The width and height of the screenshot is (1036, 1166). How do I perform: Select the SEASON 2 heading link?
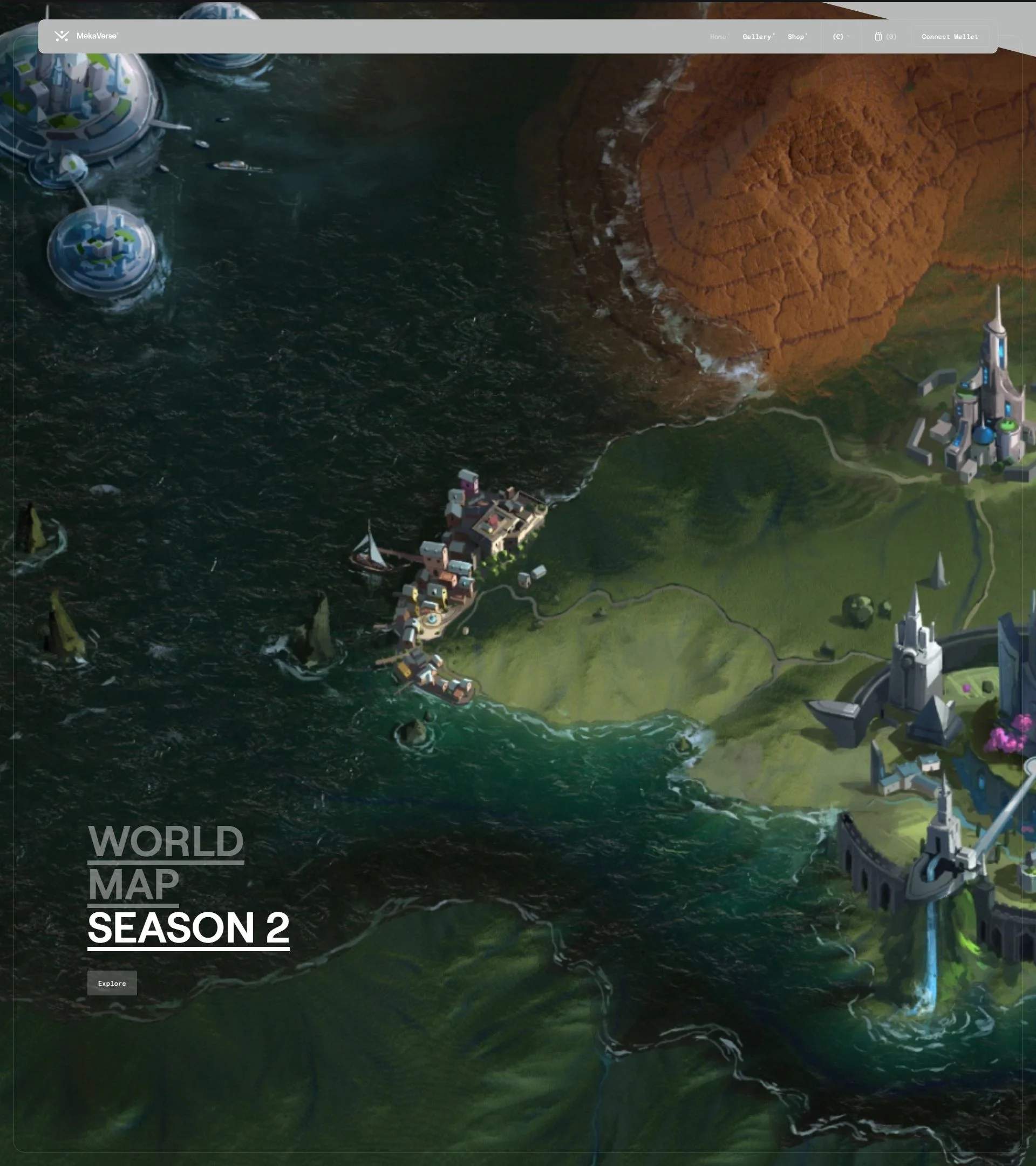pos(188,927)
